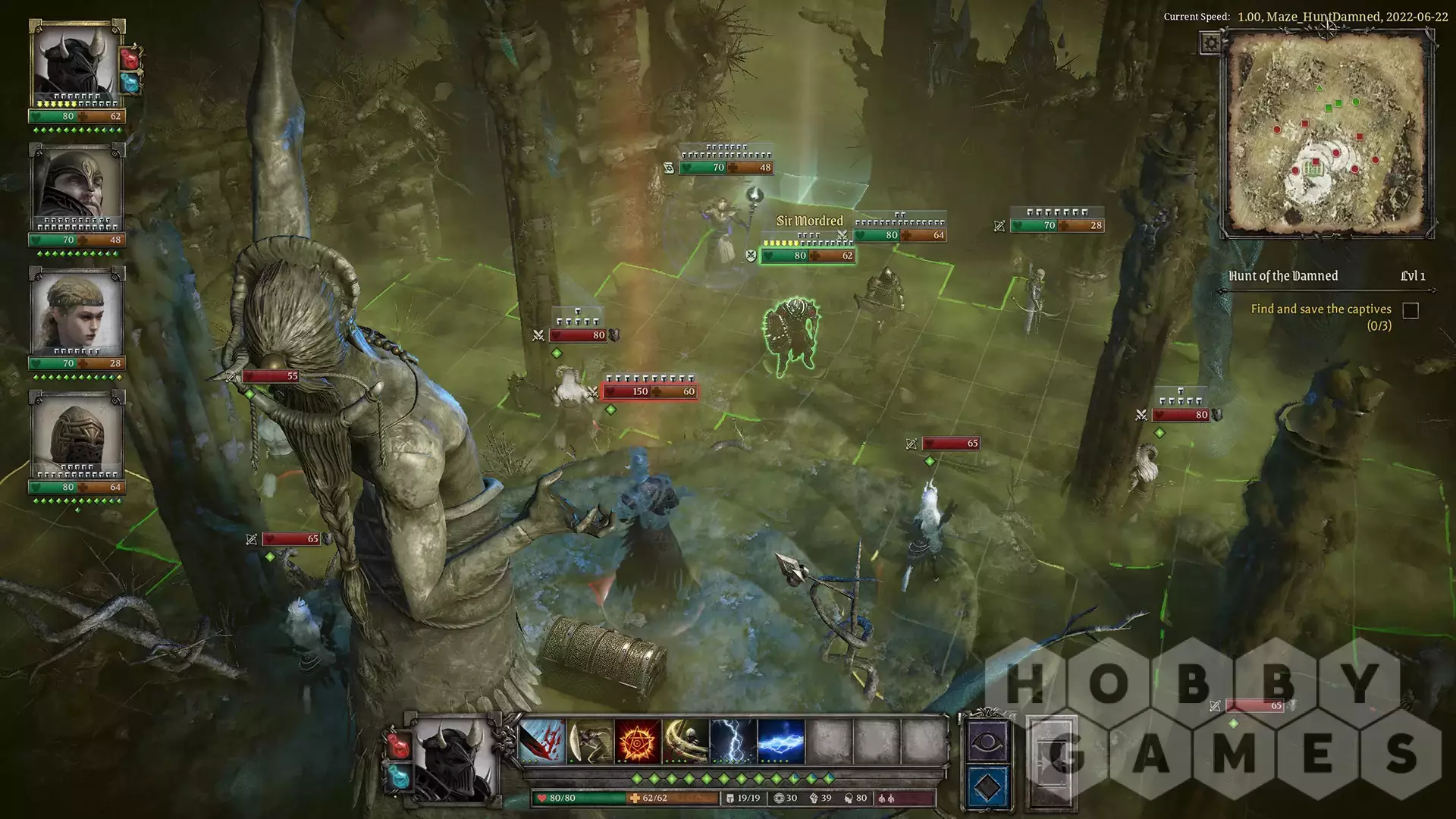Use the blue potion beside top portrait

[x=131, y=82]
